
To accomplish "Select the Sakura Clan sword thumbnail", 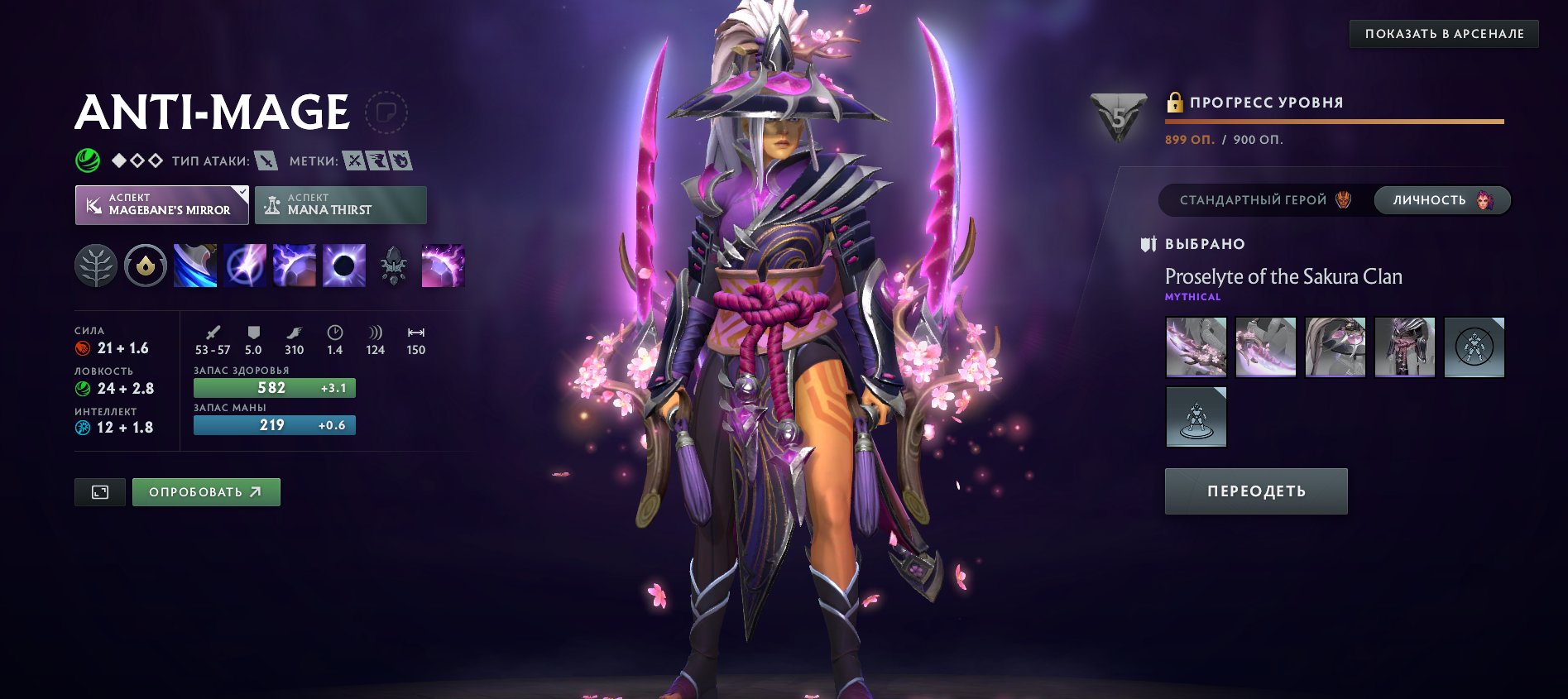I will 1196,347.
